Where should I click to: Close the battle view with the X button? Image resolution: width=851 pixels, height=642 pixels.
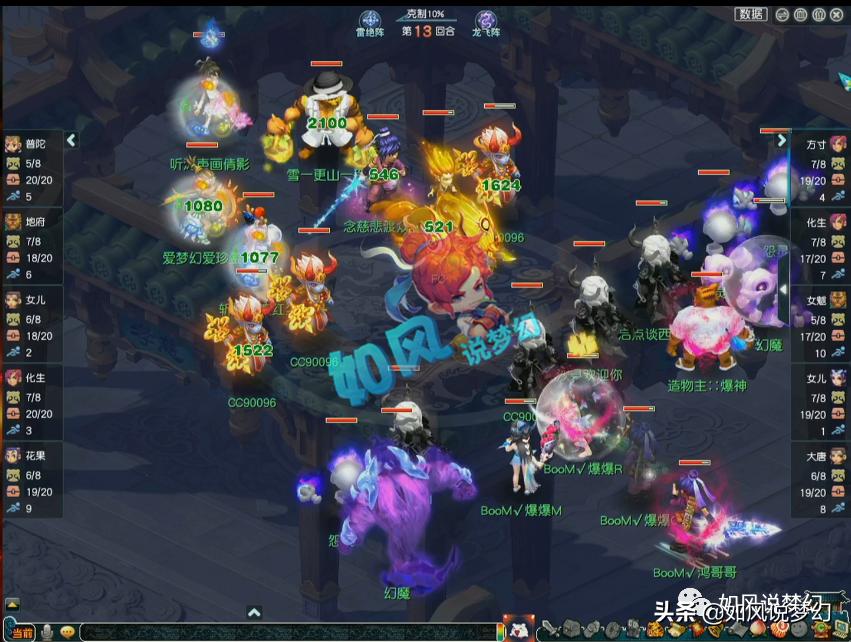pos(837,14)
